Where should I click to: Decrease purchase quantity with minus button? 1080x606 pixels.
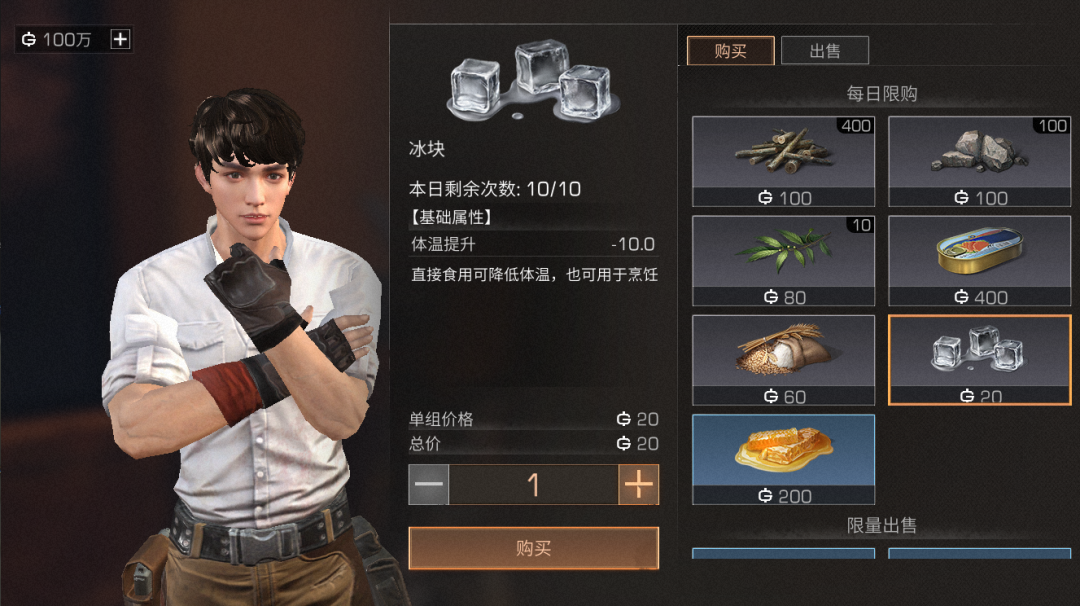(x=429, y=485)
